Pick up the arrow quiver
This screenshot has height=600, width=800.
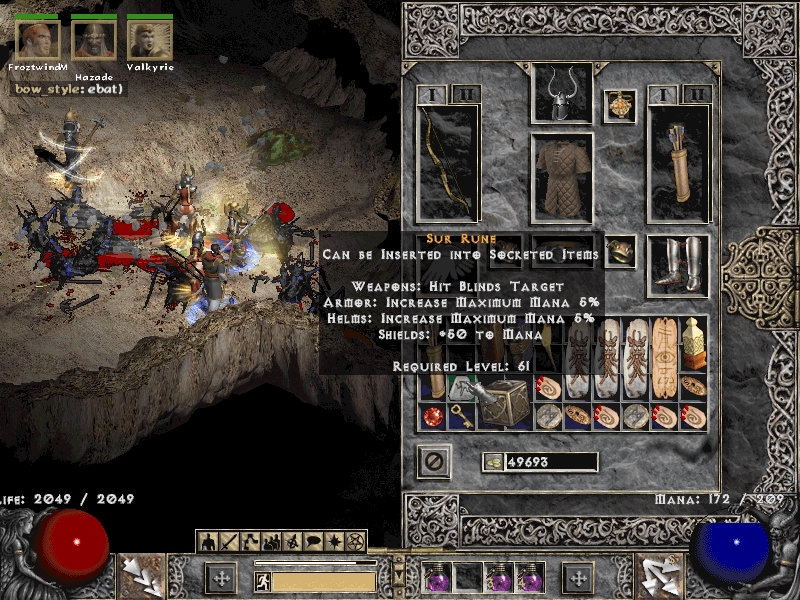click(x=679, y=162)
